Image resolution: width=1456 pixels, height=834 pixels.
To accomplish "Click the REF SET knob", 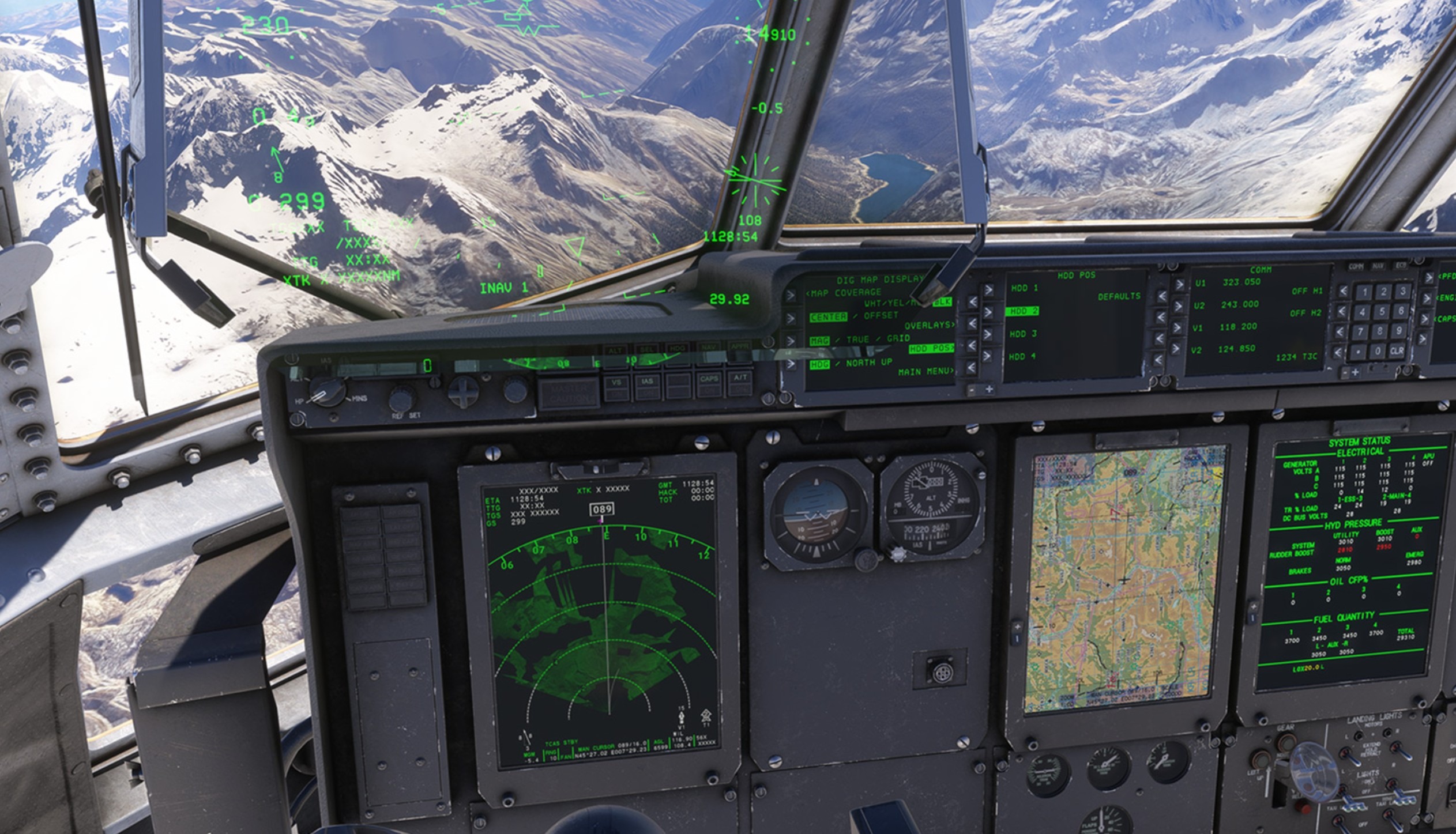I will click(x=402, y=398).
